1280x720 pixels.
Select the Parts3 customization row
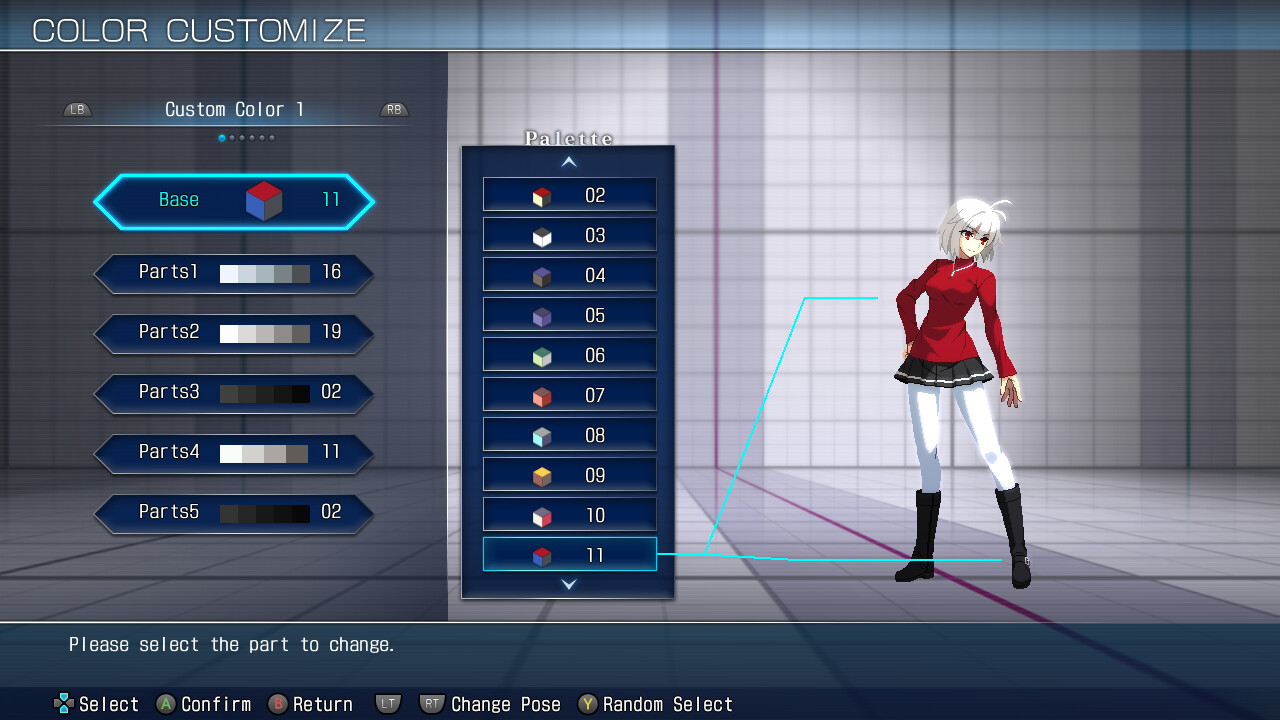(234, 392)
